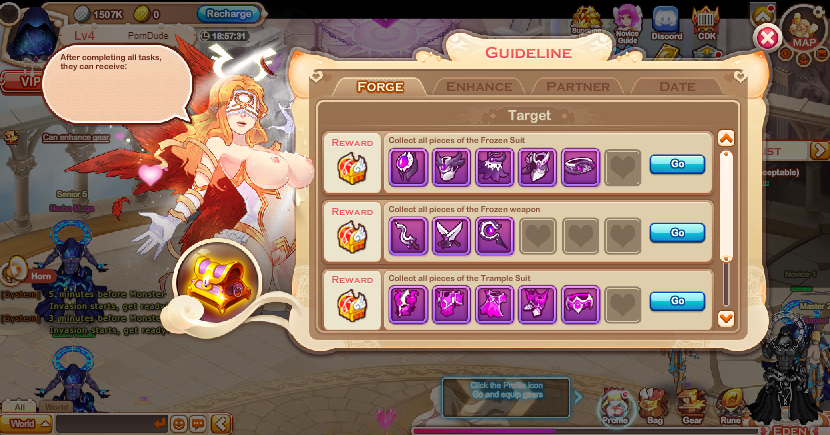Switch to the Enhance tab
Screen dimensions: 830x435
pyautogui.click(x=478, y=87)
